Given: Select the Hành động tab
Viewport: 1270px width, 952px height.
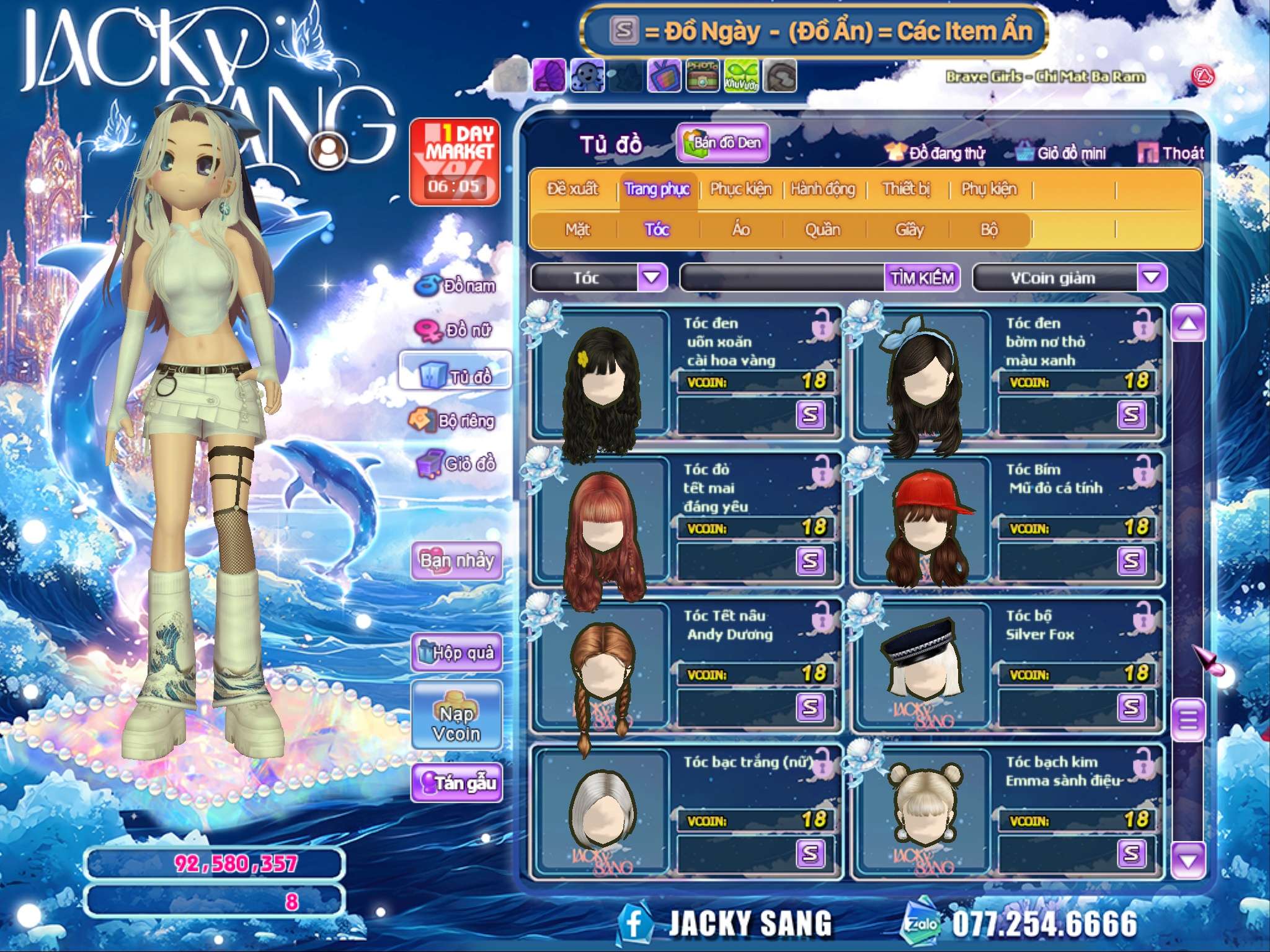Looking at the screenshot, I should pyautogui.click(x=823, y=189).
